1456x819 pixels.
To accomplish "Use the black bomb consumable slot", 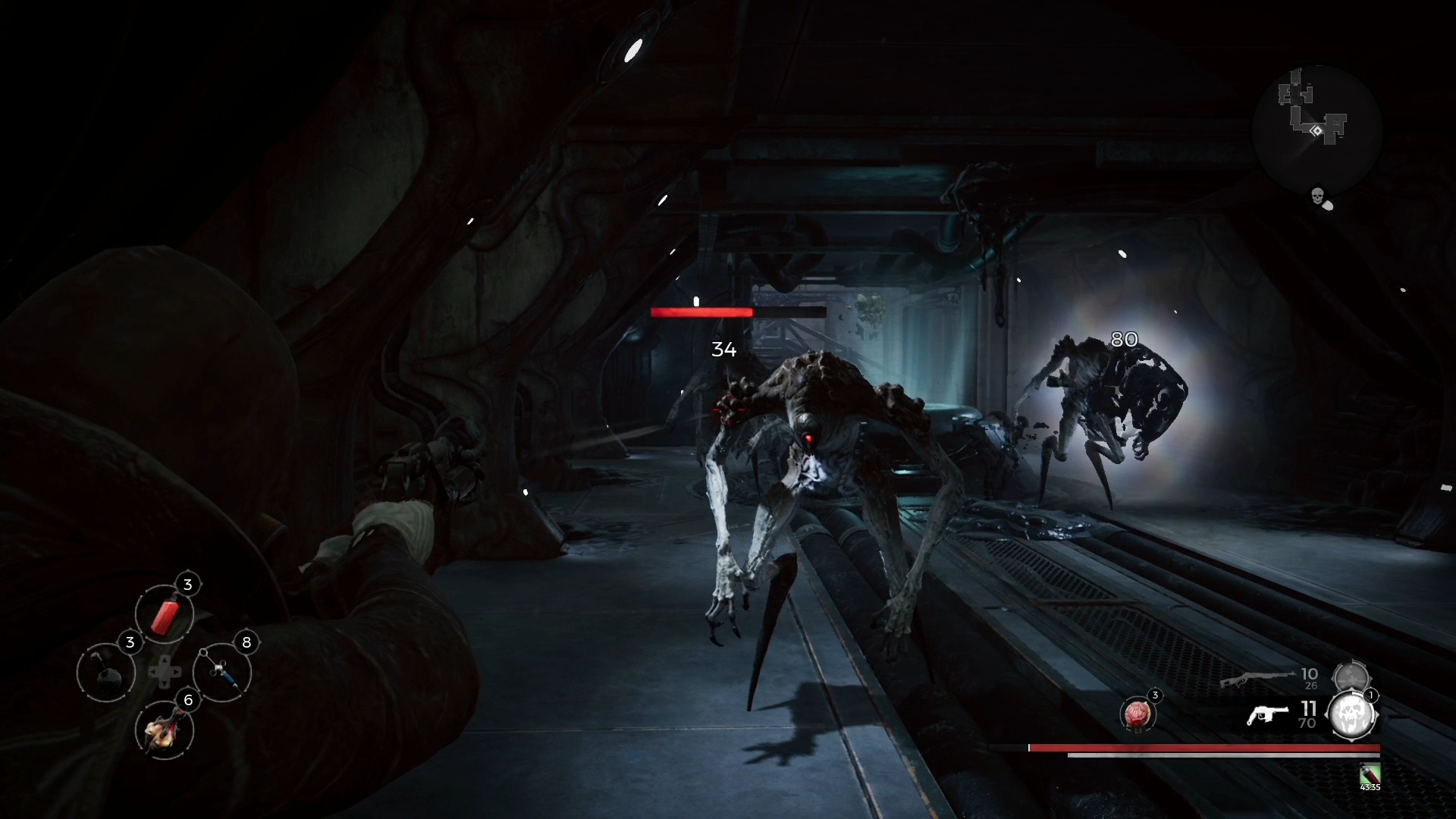I will [106, 673].
